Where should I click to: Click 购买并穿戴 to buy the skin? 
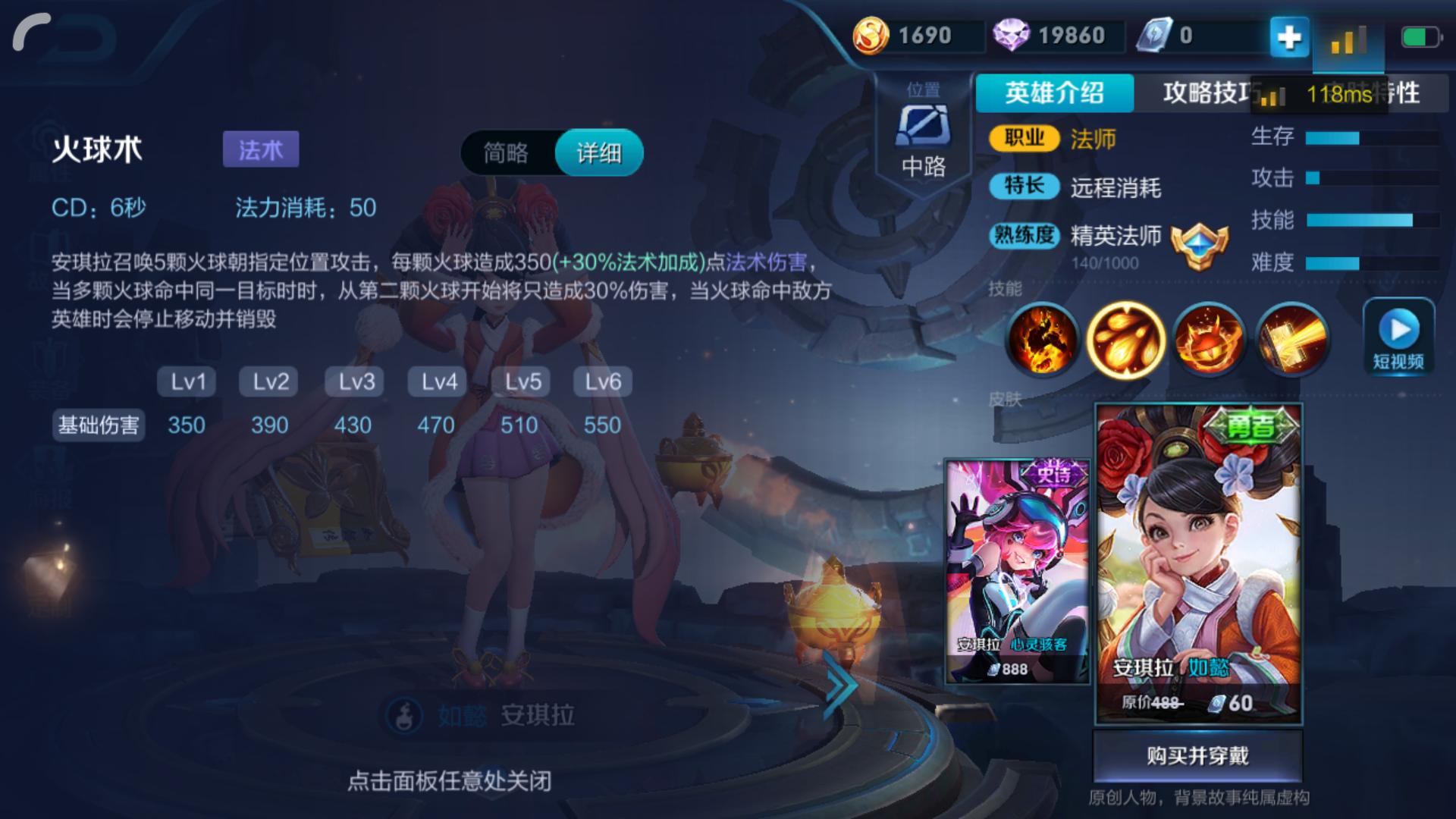1197,755
